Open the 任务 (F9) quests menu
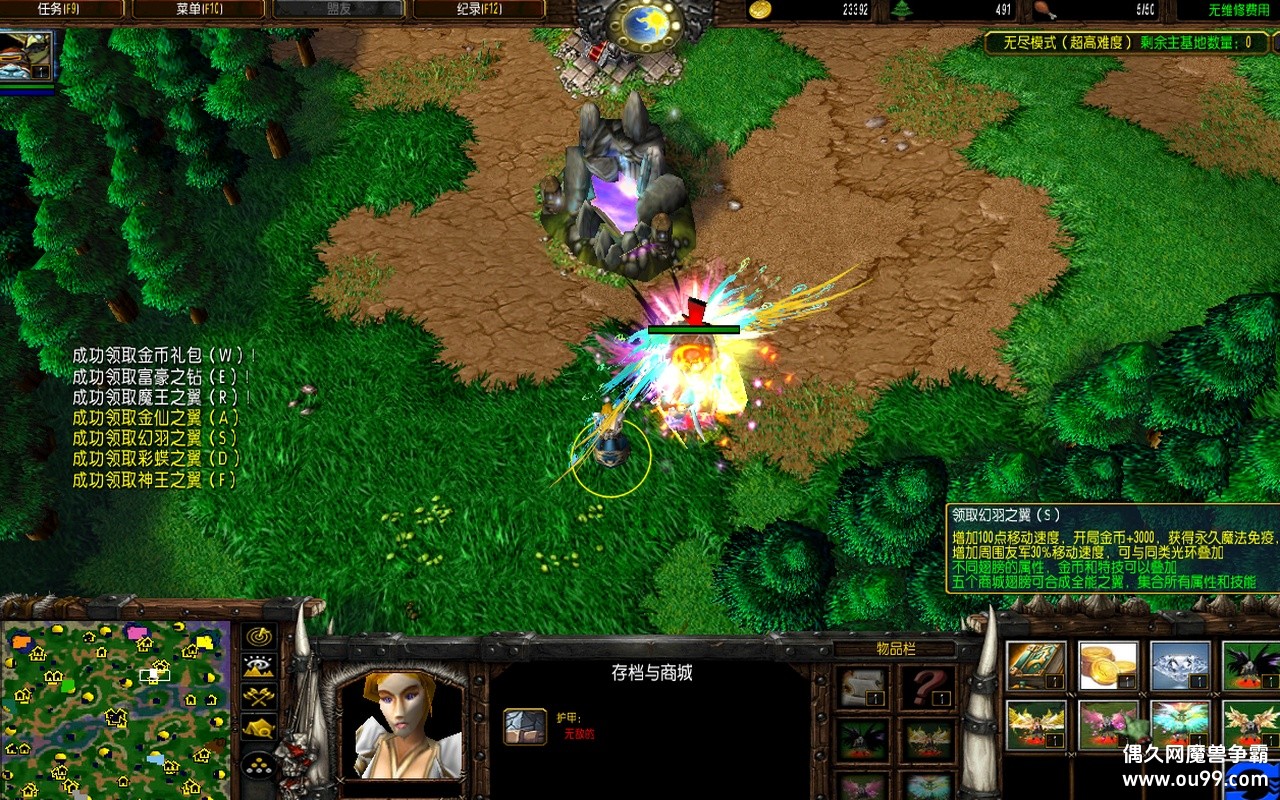 pyautogui.click(x=62, y=10)
